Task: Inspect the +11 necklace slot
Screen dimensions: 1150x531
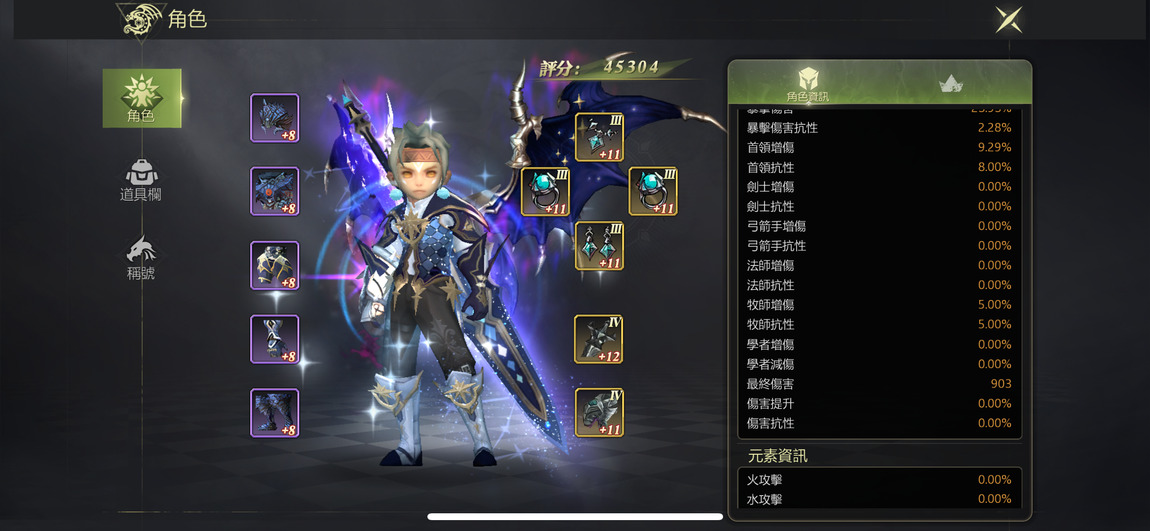Action: [x=599, y=137]
